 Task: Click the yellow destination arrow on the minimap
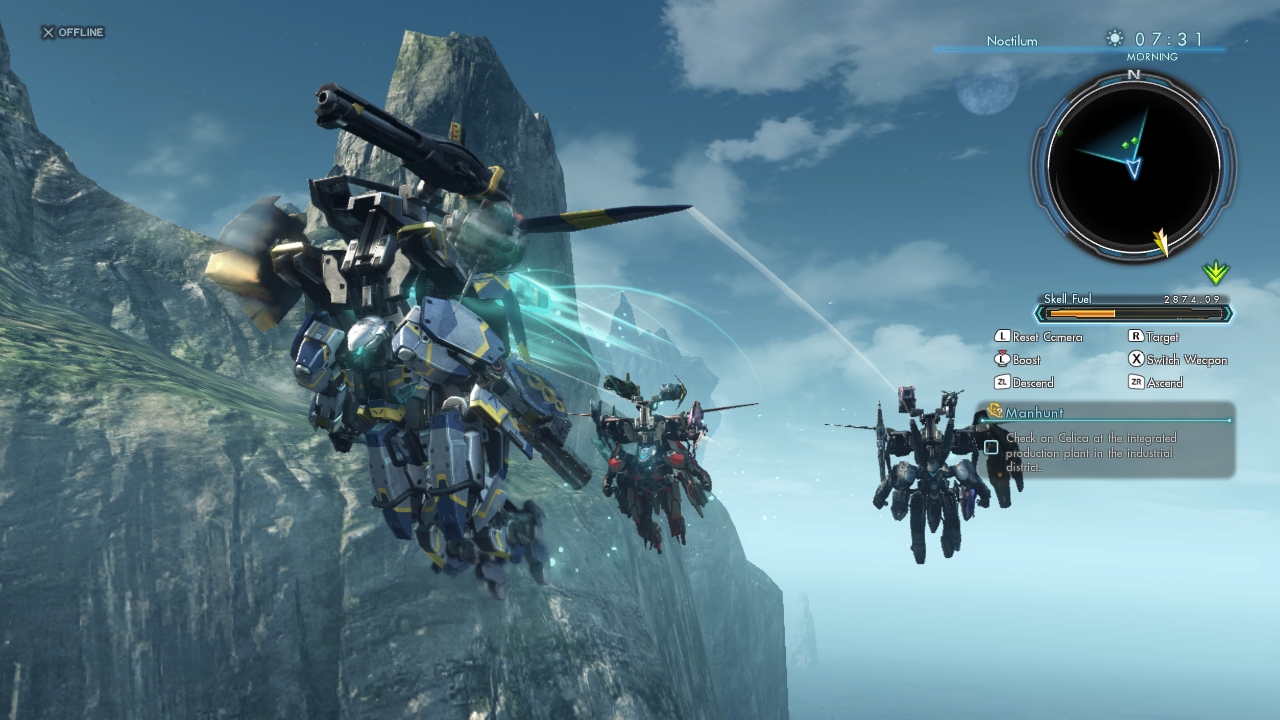click(1161, 241)
